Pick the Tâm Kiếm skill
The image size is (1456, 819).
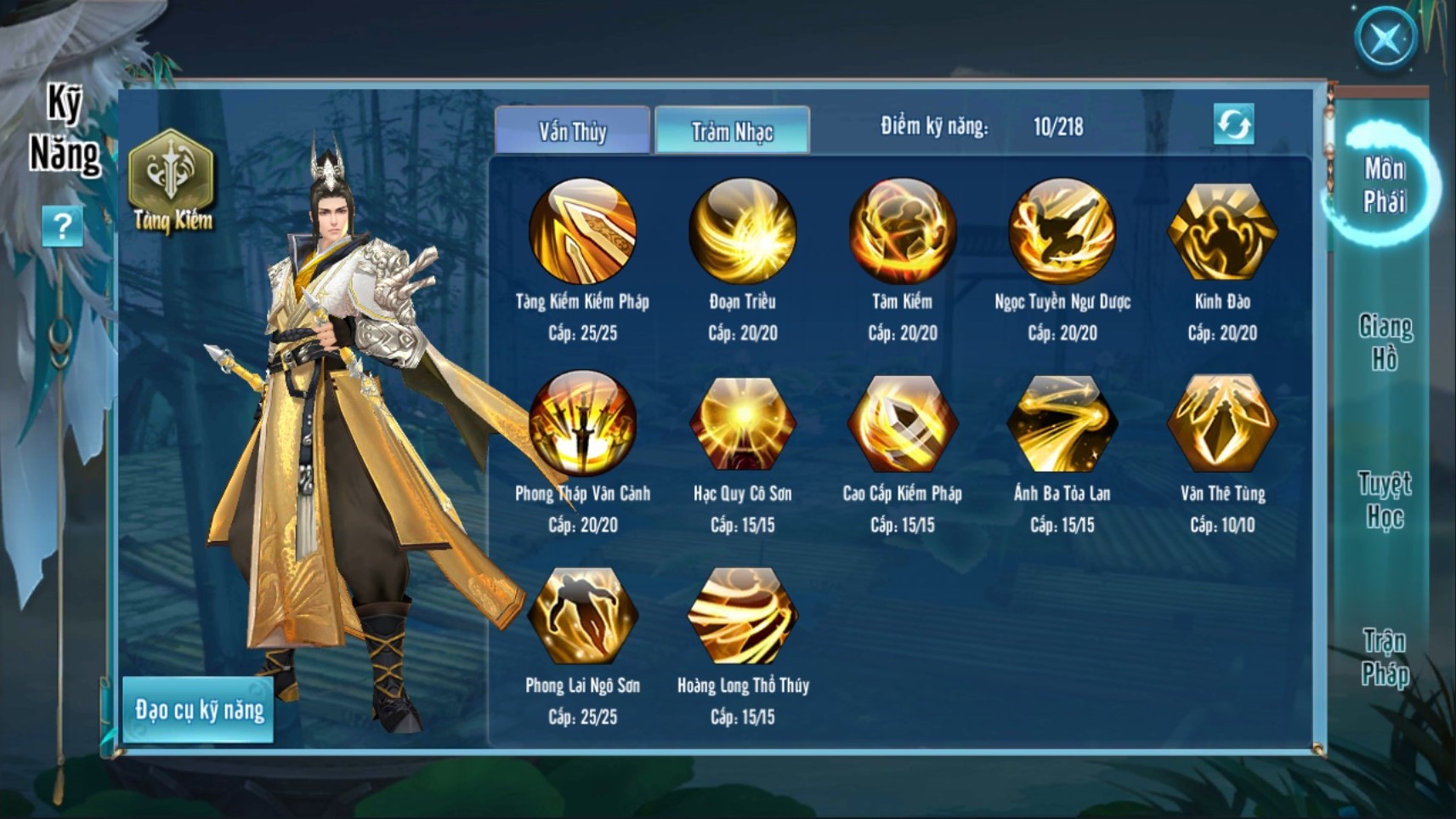[902, 230]
